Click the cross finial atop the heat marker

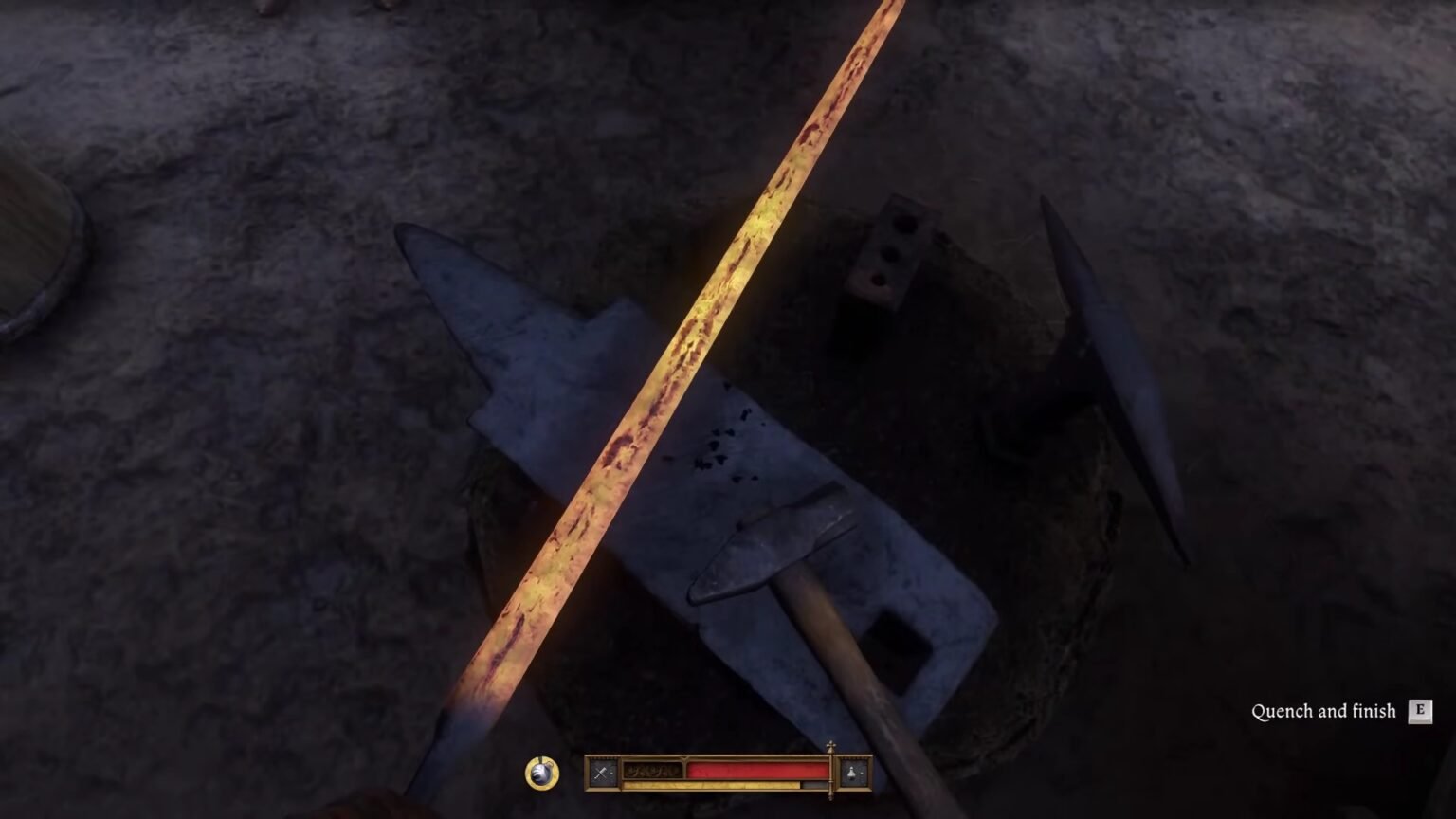click(831, 745)
